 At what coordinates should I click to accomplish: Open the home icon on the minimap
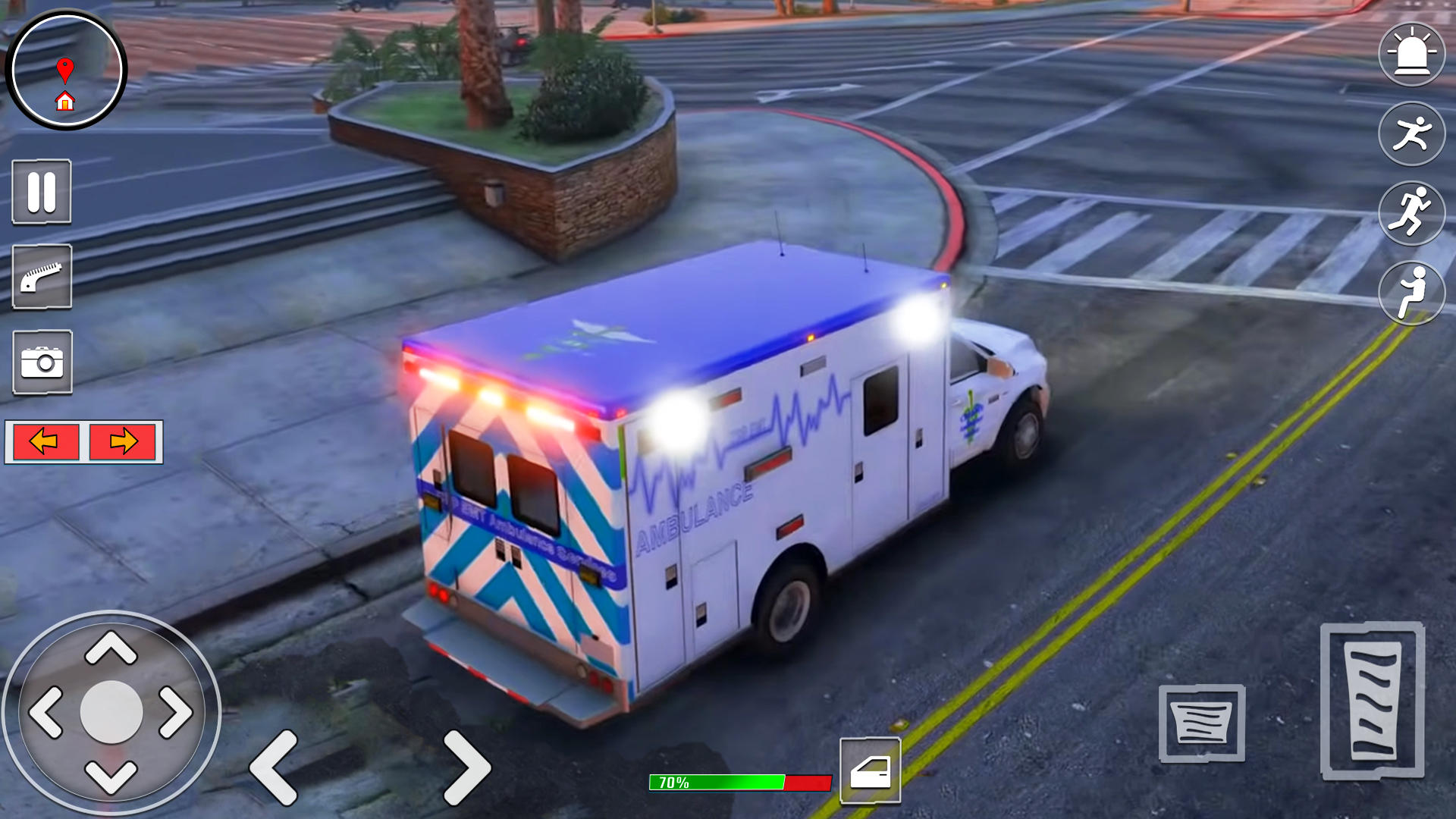pos(65,99)
